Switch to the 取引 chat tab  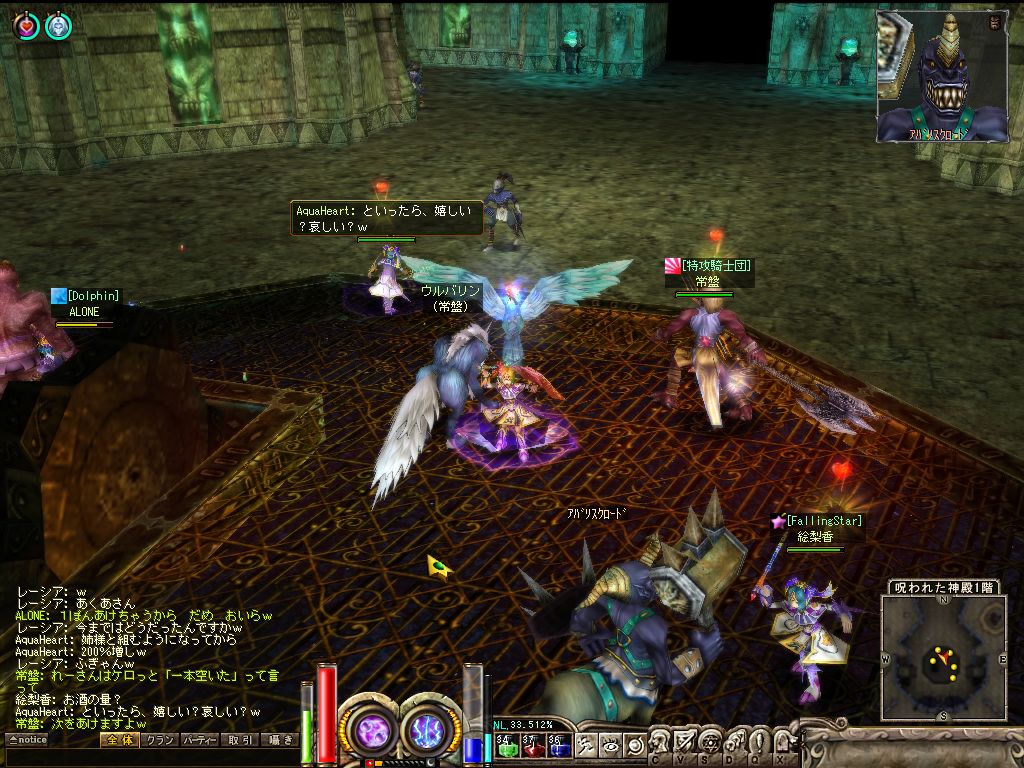[240, 740]
